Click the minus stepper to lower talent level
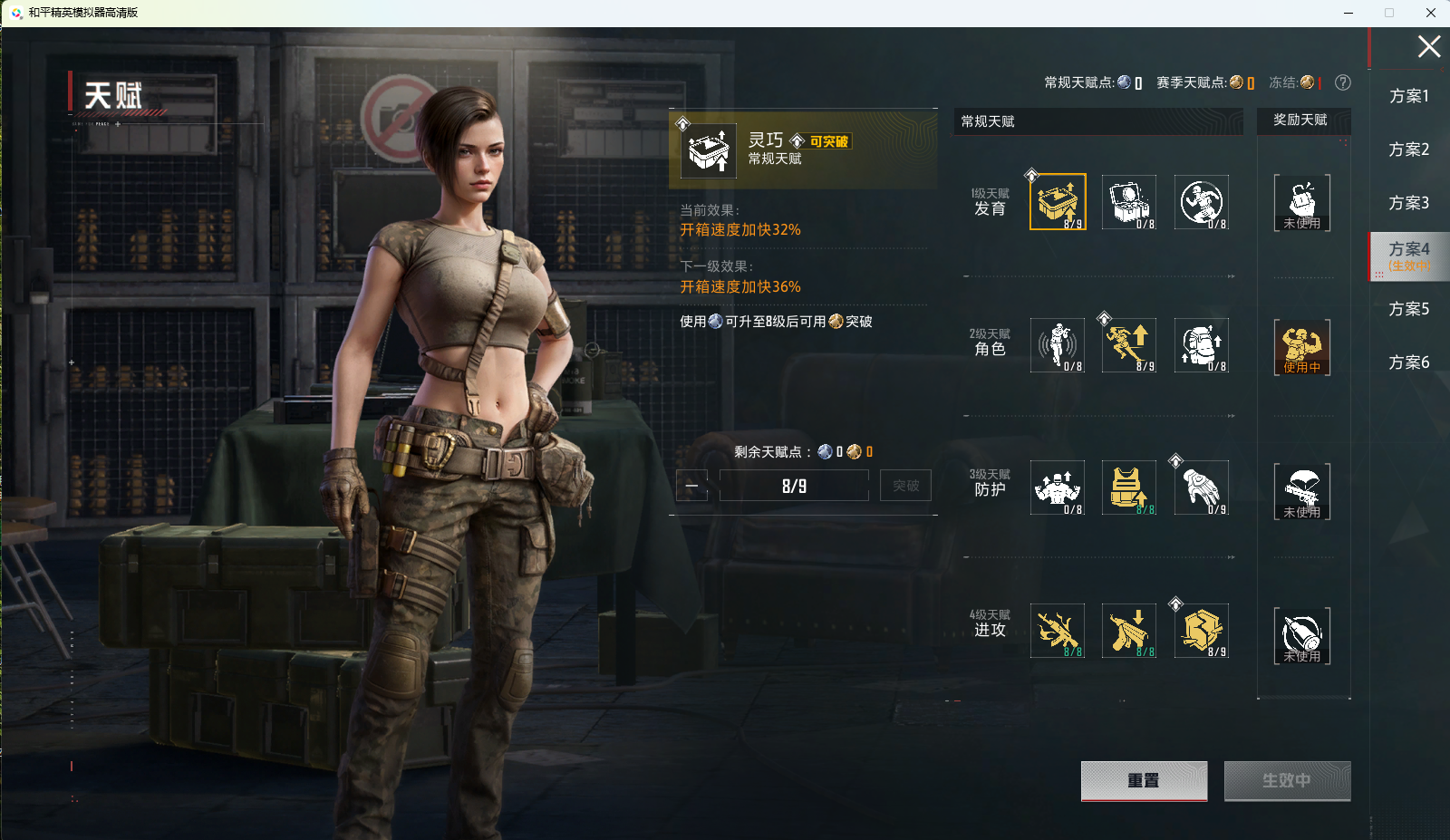 click(691, 486)
